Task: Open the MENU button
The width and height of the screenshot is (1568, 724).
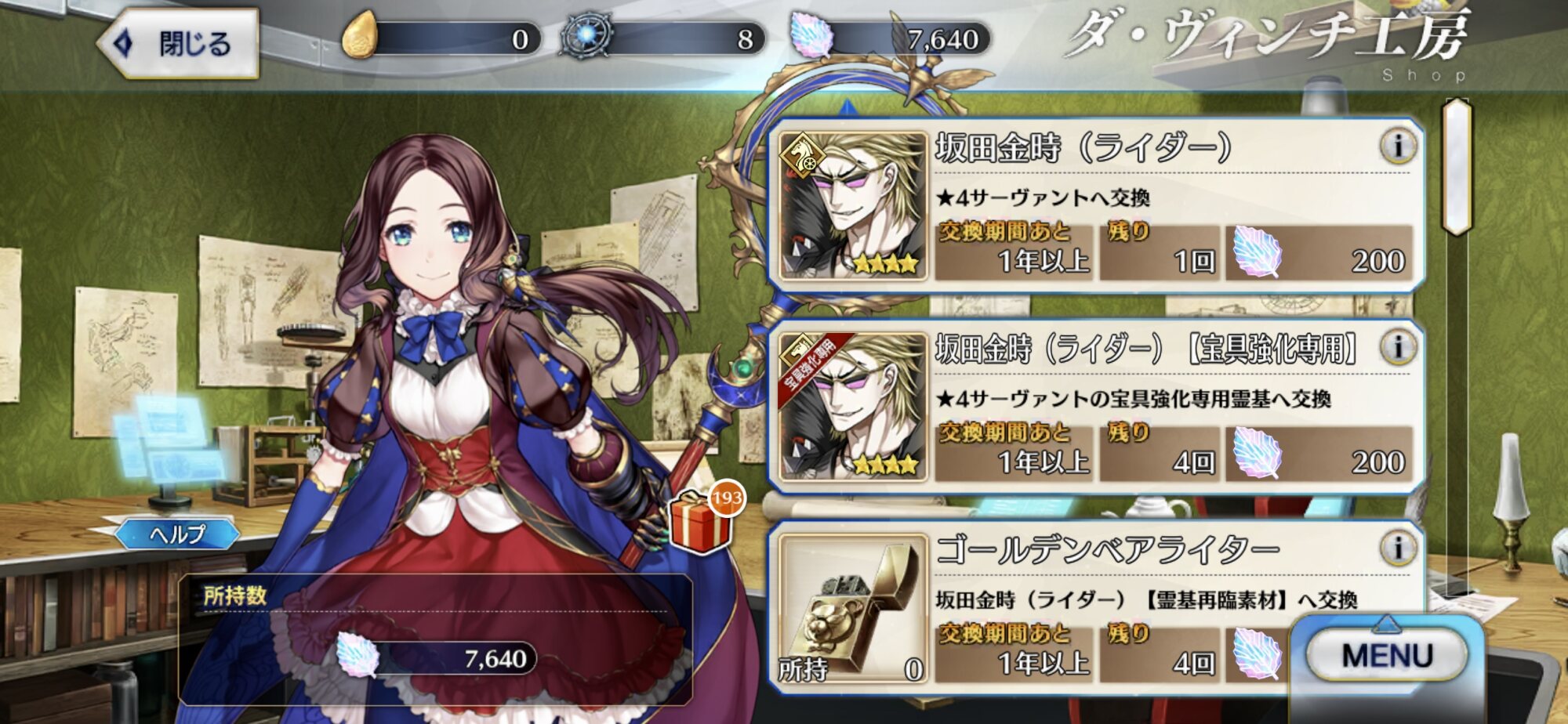Action: coord(1386,655)
